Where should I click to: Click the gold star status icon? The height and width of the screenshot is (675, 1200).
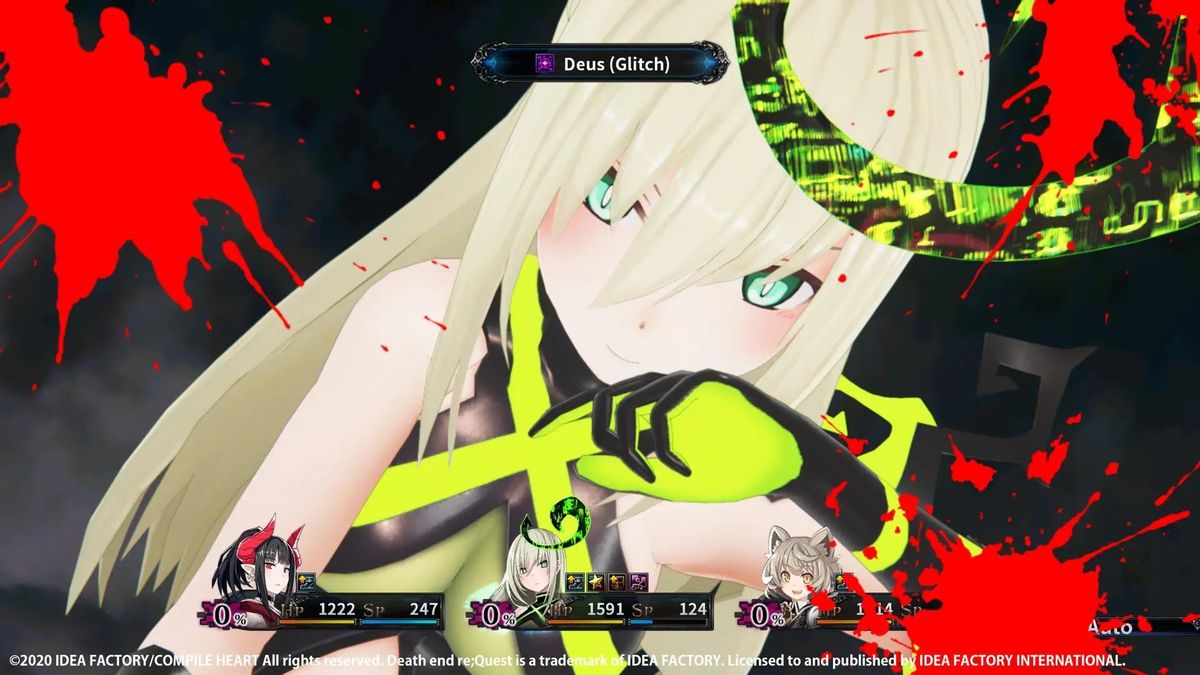coord(597,582)
